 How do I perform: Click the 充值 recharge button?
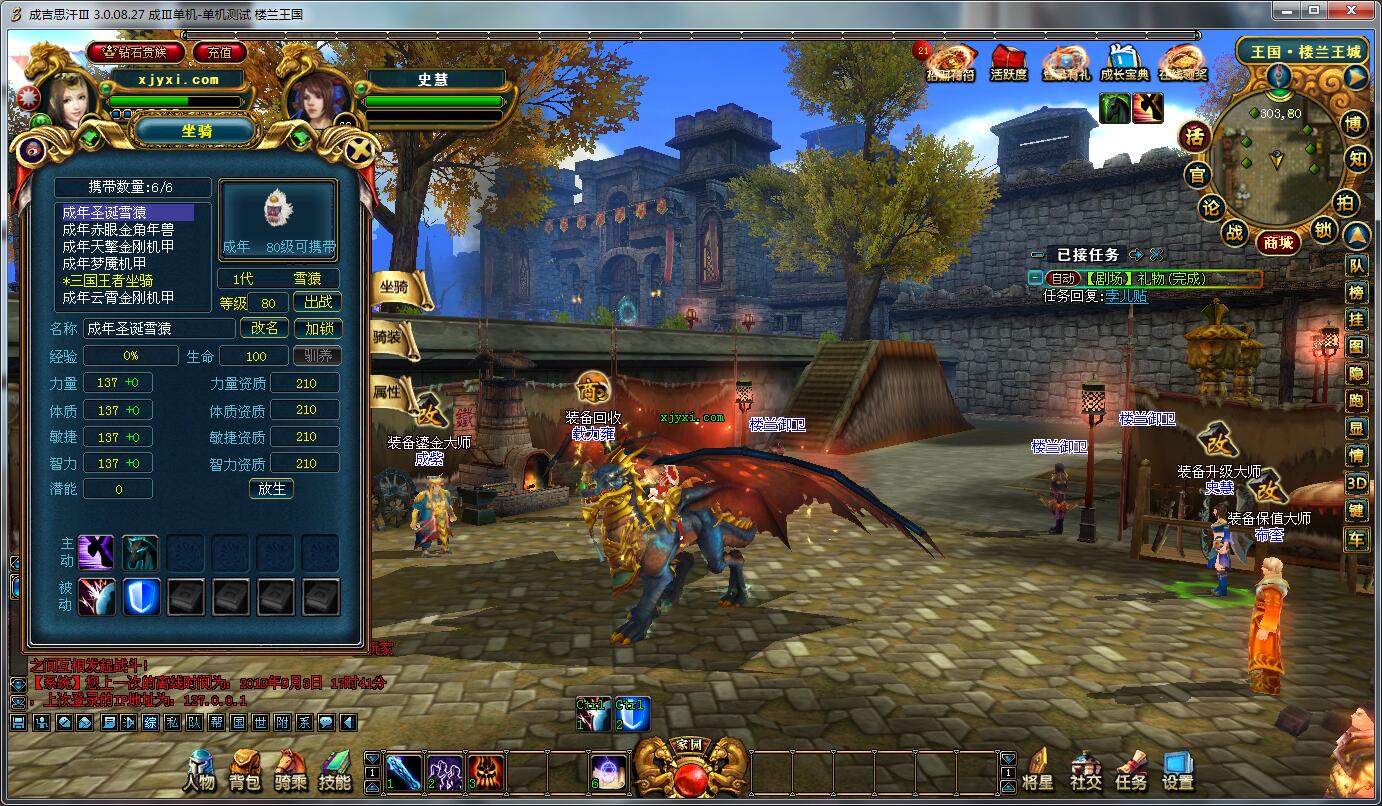tap(220, 52)
